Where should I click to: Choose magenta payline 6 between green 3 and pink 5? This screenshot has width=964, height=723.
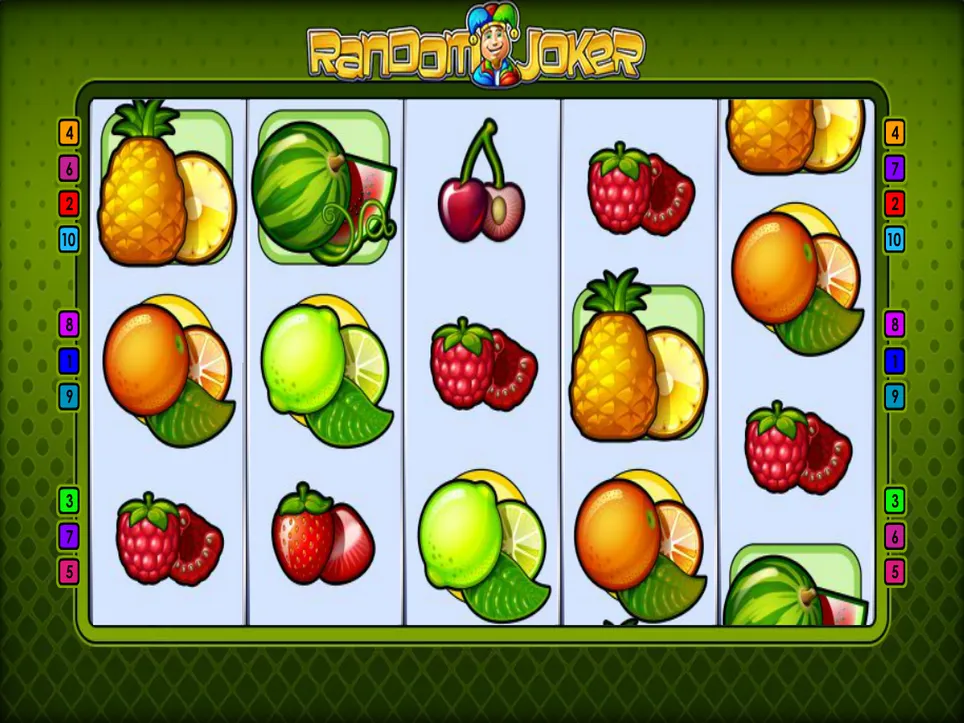pyautogui.click(x=894, y=536)
